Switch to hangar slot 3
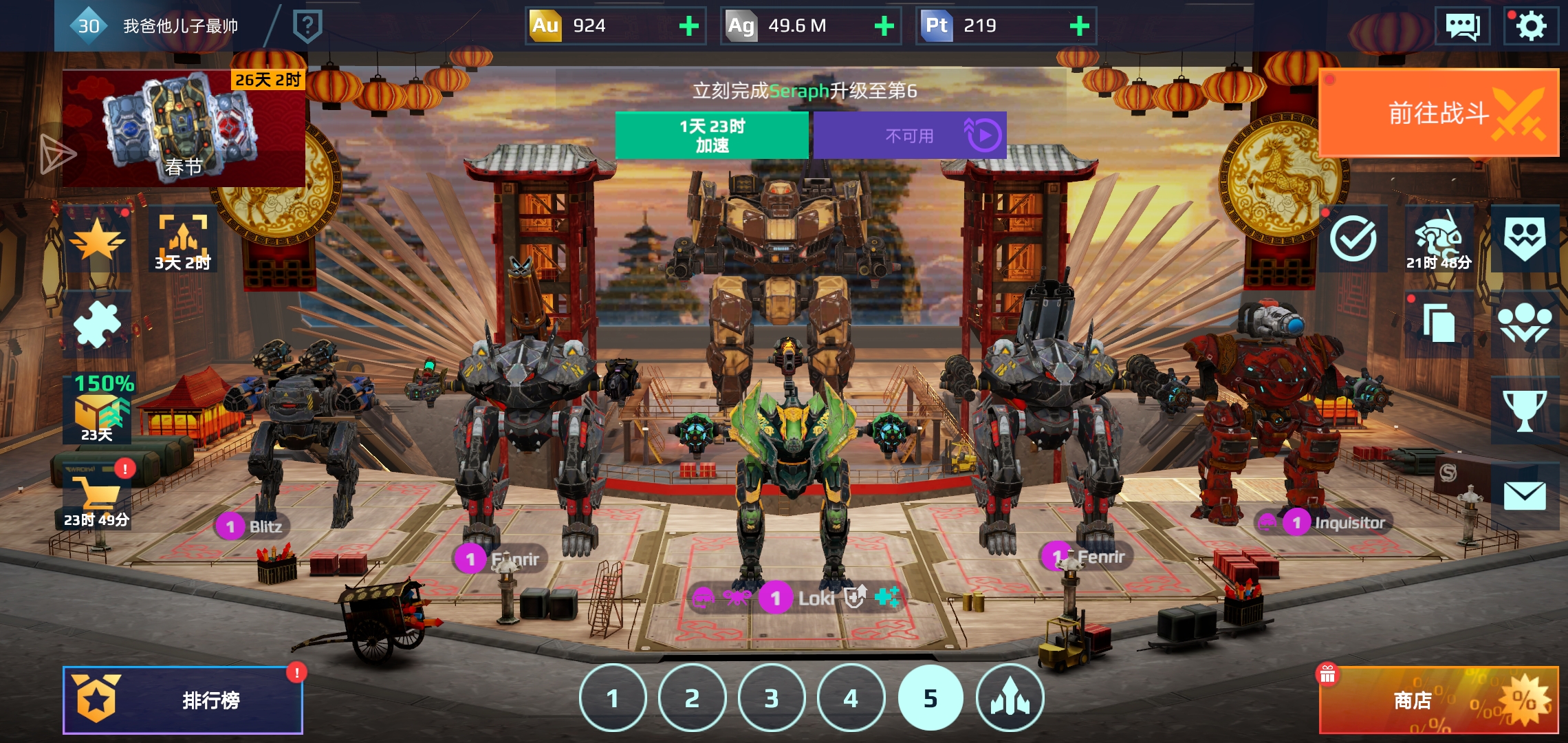This screenshot has width=1568, height=743. [x=772, y=698]
